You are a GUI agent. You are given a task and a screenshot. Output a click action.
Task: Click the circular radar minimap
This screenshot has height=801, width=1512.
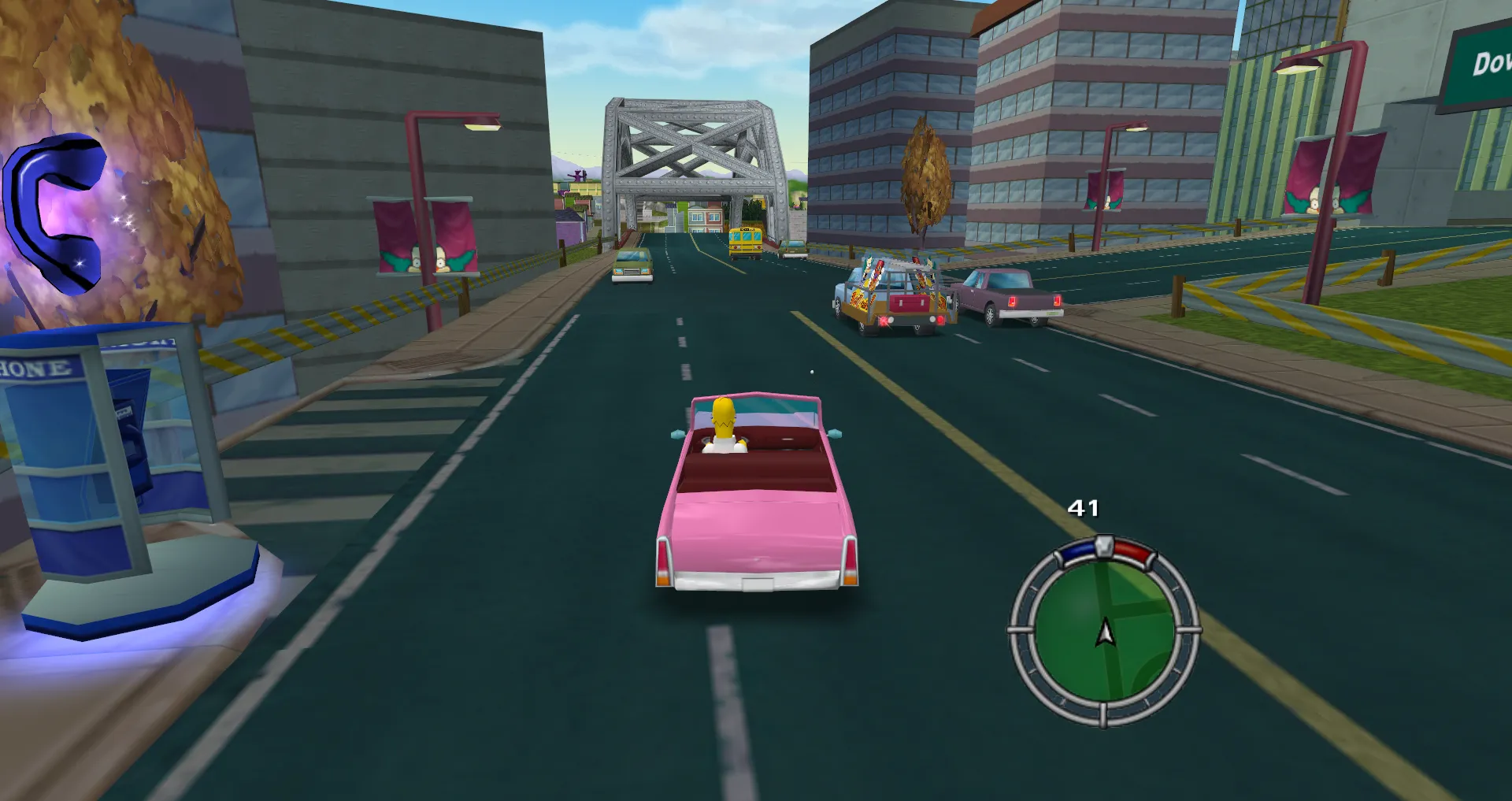[x=1103, y=630]
